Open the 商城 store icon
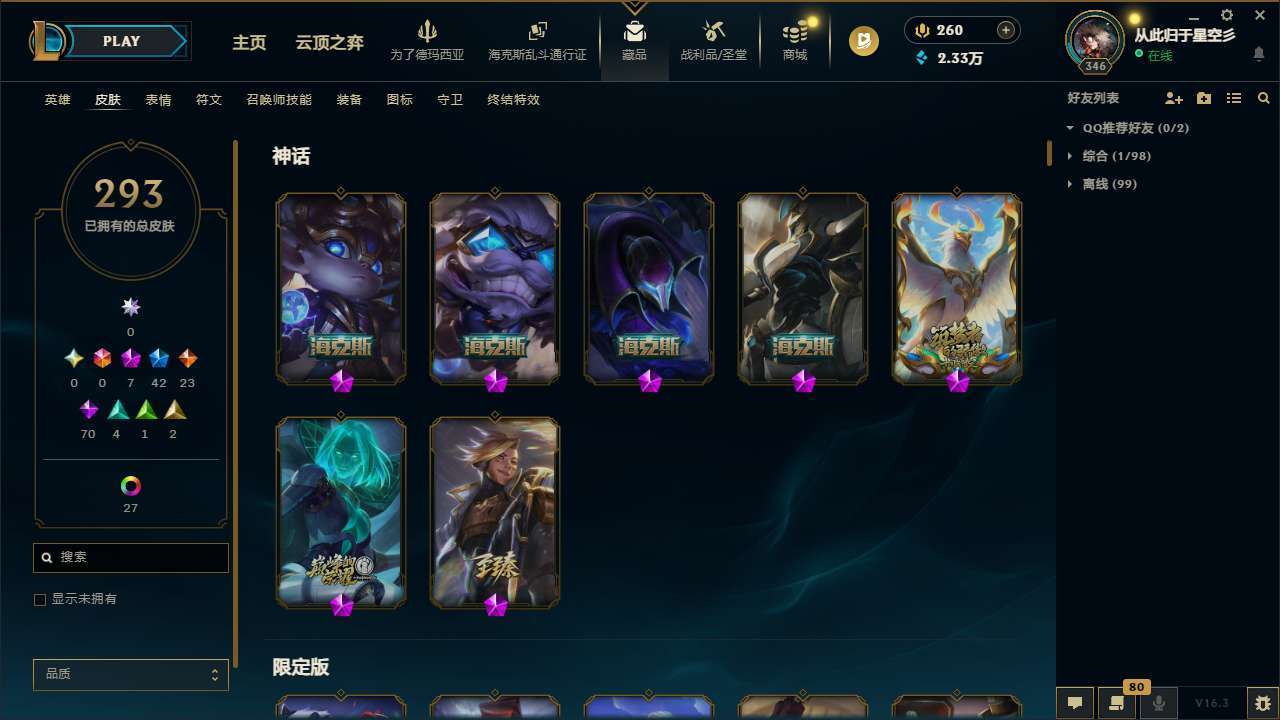 (795, 38)
